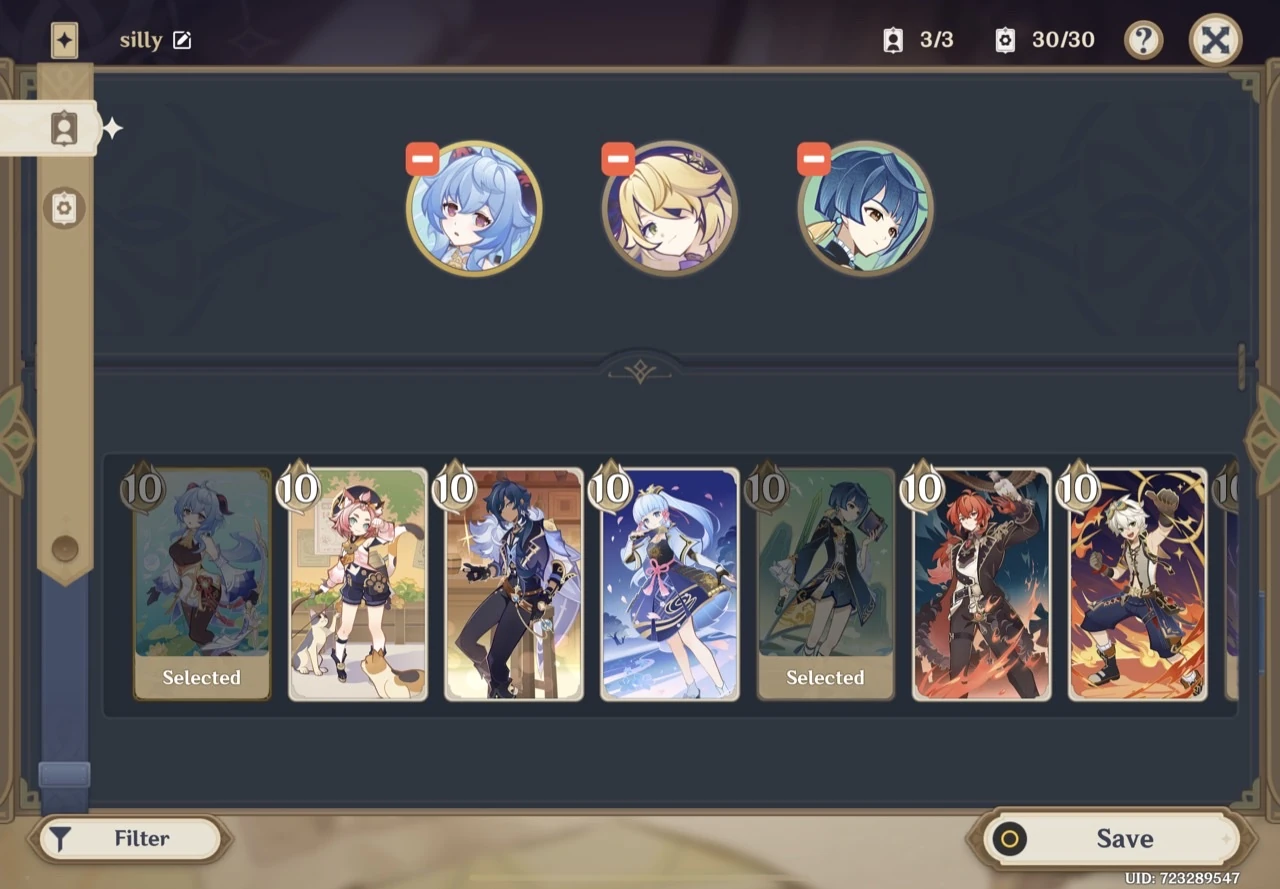This screenshot has width=1280, height=889.
Task: Click the decorative knob on the left scroll rail
Action: (x=64, y=549)
